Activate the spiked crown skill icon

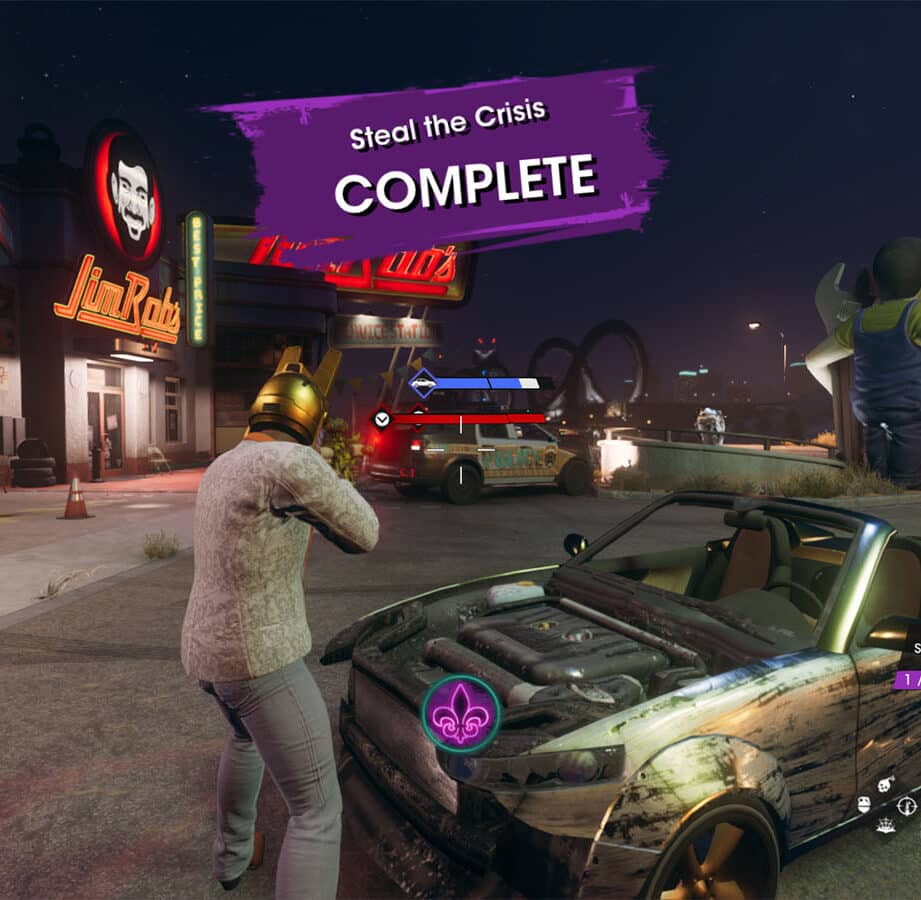(x=886, y=826)
